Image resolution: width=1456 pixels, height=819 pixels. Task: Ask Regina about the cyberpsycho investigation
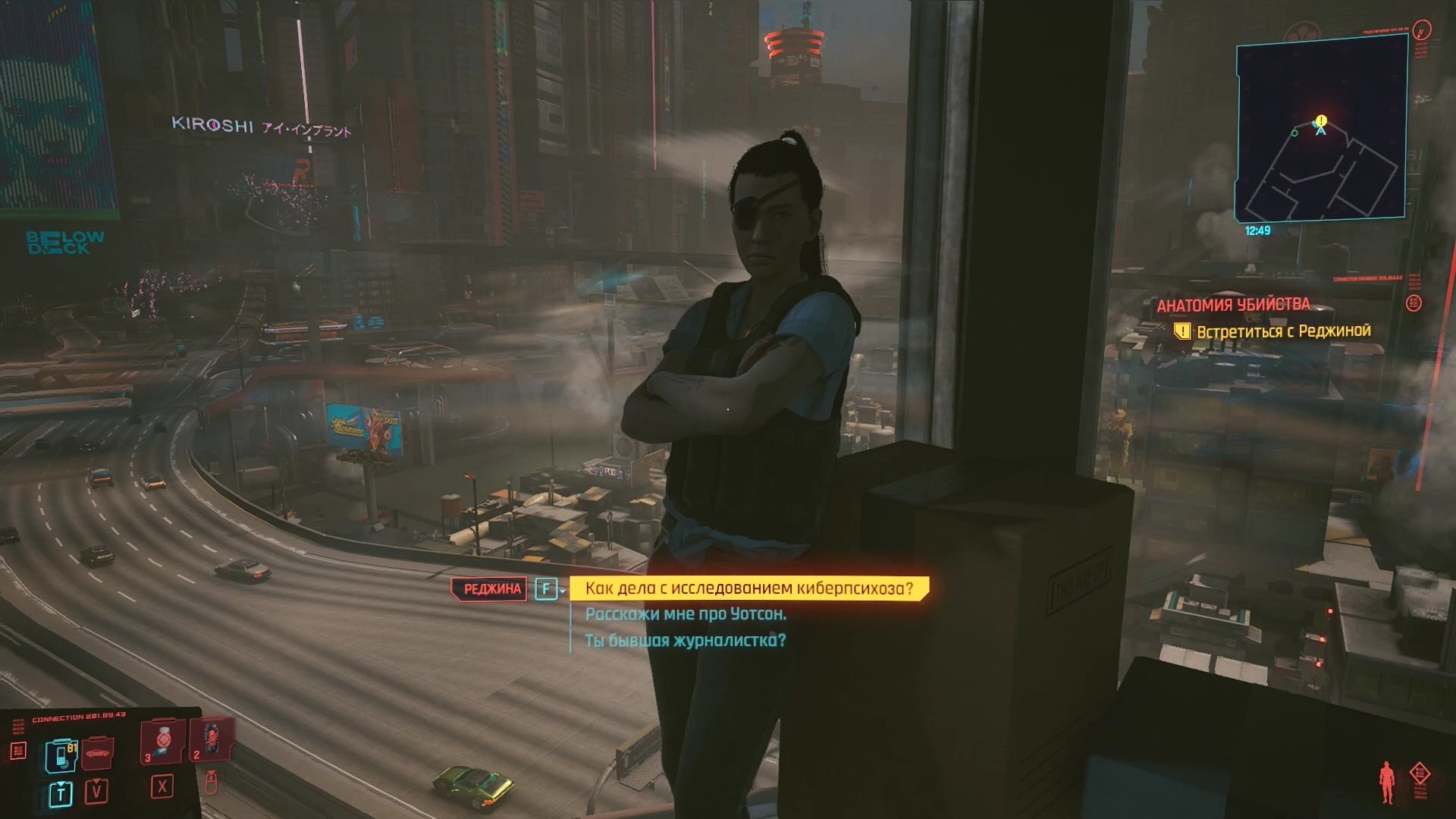pos(748,588)
